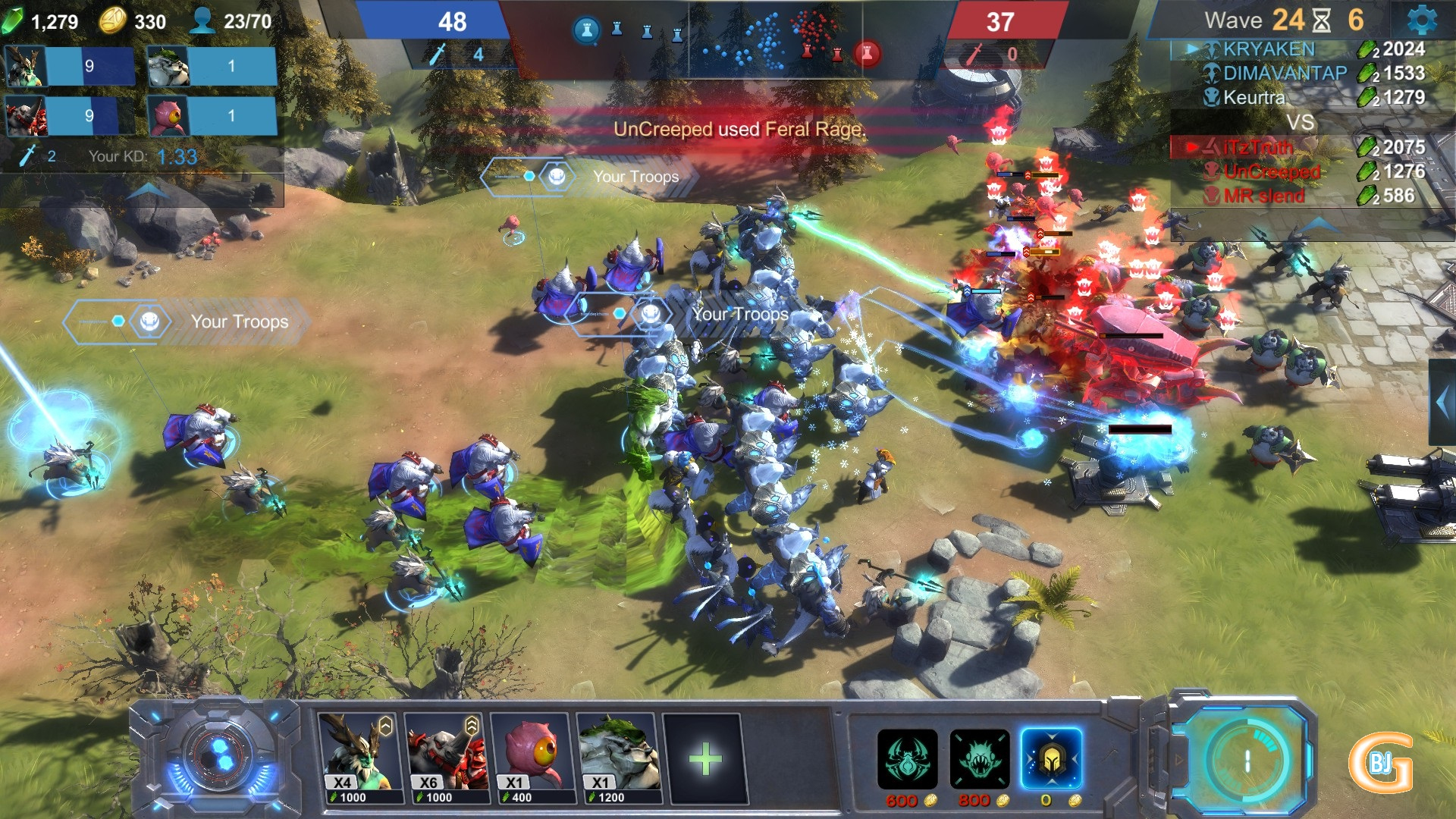Add a troop with the green plus slot
The image size is (1456, 819).
704,758
